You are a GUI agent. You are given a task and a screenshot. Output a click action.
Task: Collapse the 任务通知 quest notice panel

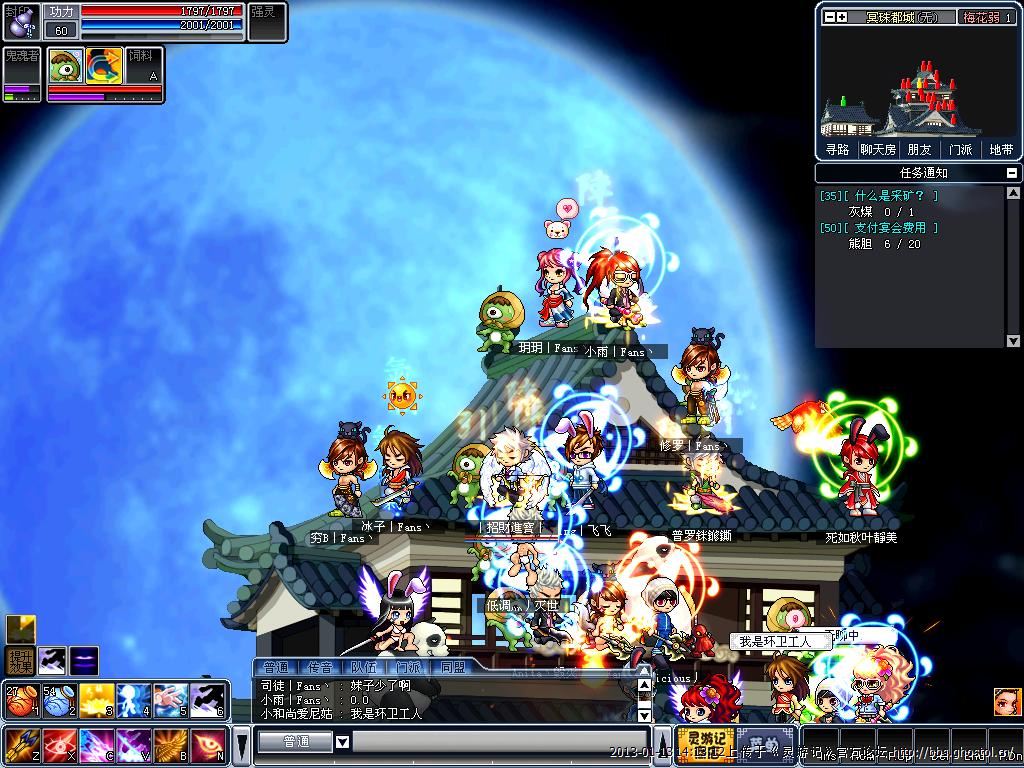coord(1013,173)
